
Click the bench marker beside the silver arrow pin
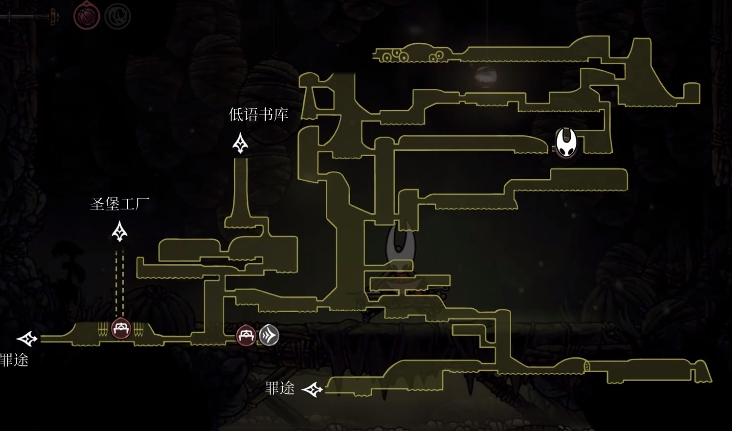coord(246,335)
